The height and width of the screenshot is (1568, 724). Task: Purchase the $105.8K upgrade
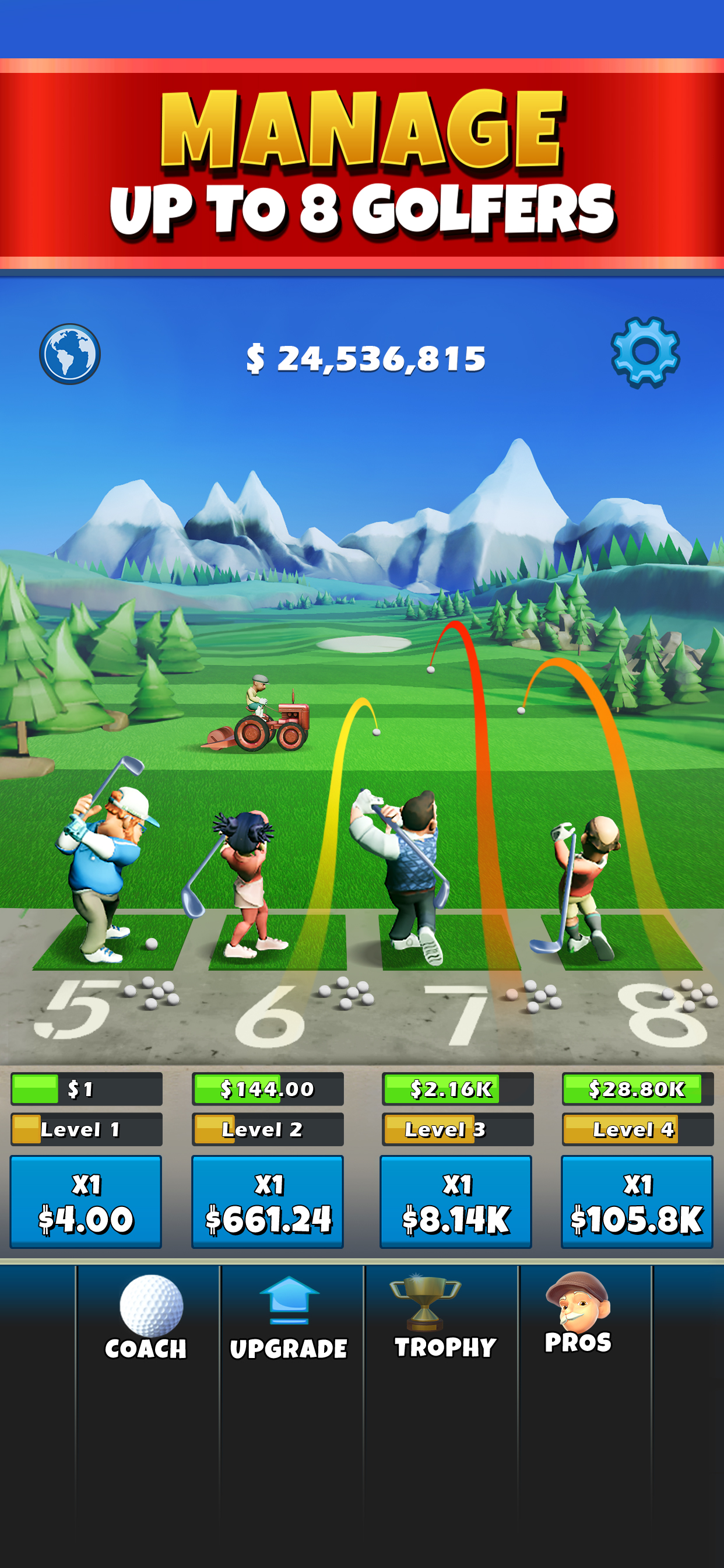coord(637,1201)
